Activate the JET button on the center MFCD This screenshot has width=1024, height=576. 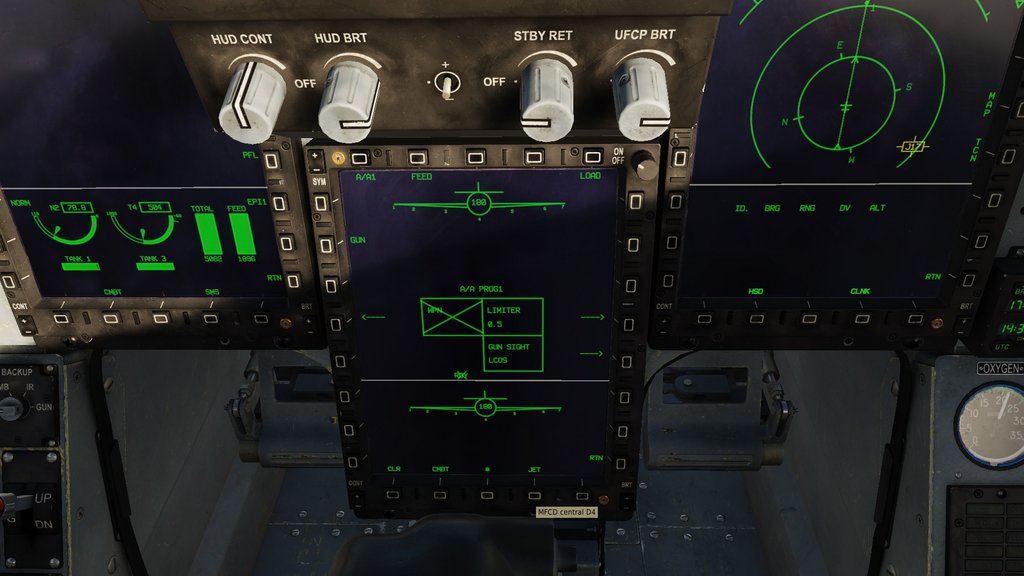[534, 494]
